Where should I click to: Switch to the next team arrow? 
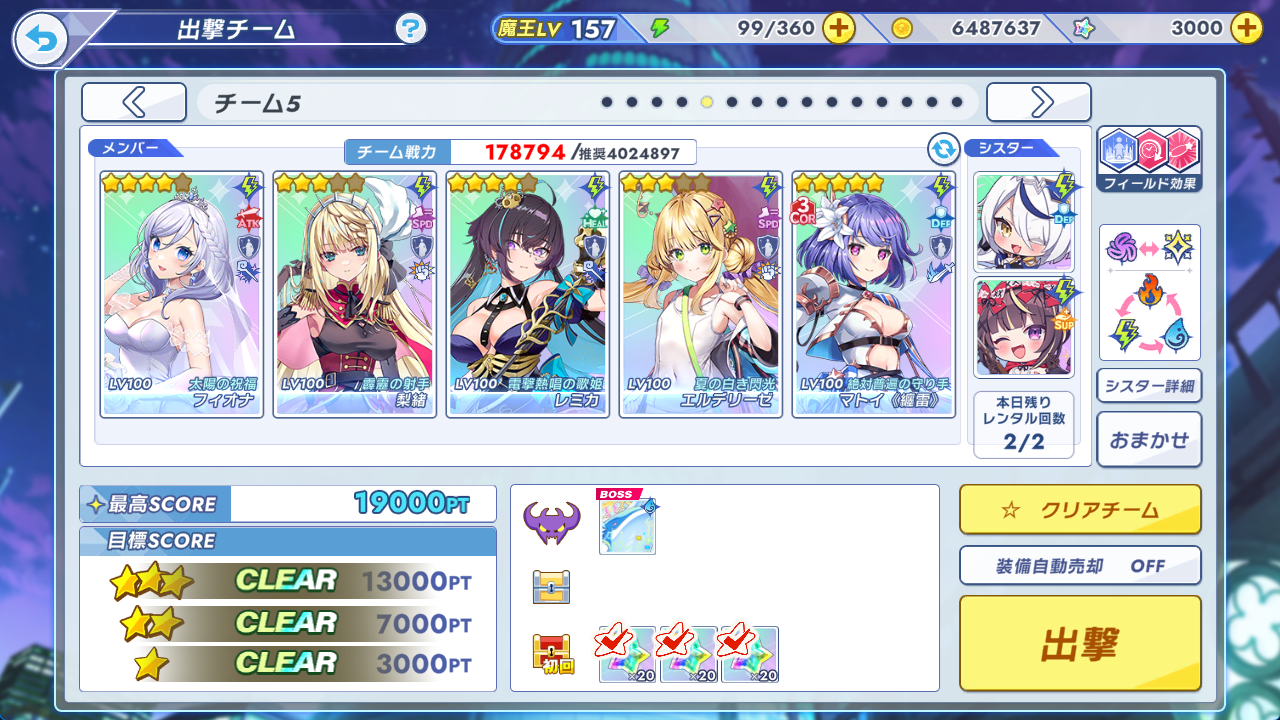[x=1039, y=102]
